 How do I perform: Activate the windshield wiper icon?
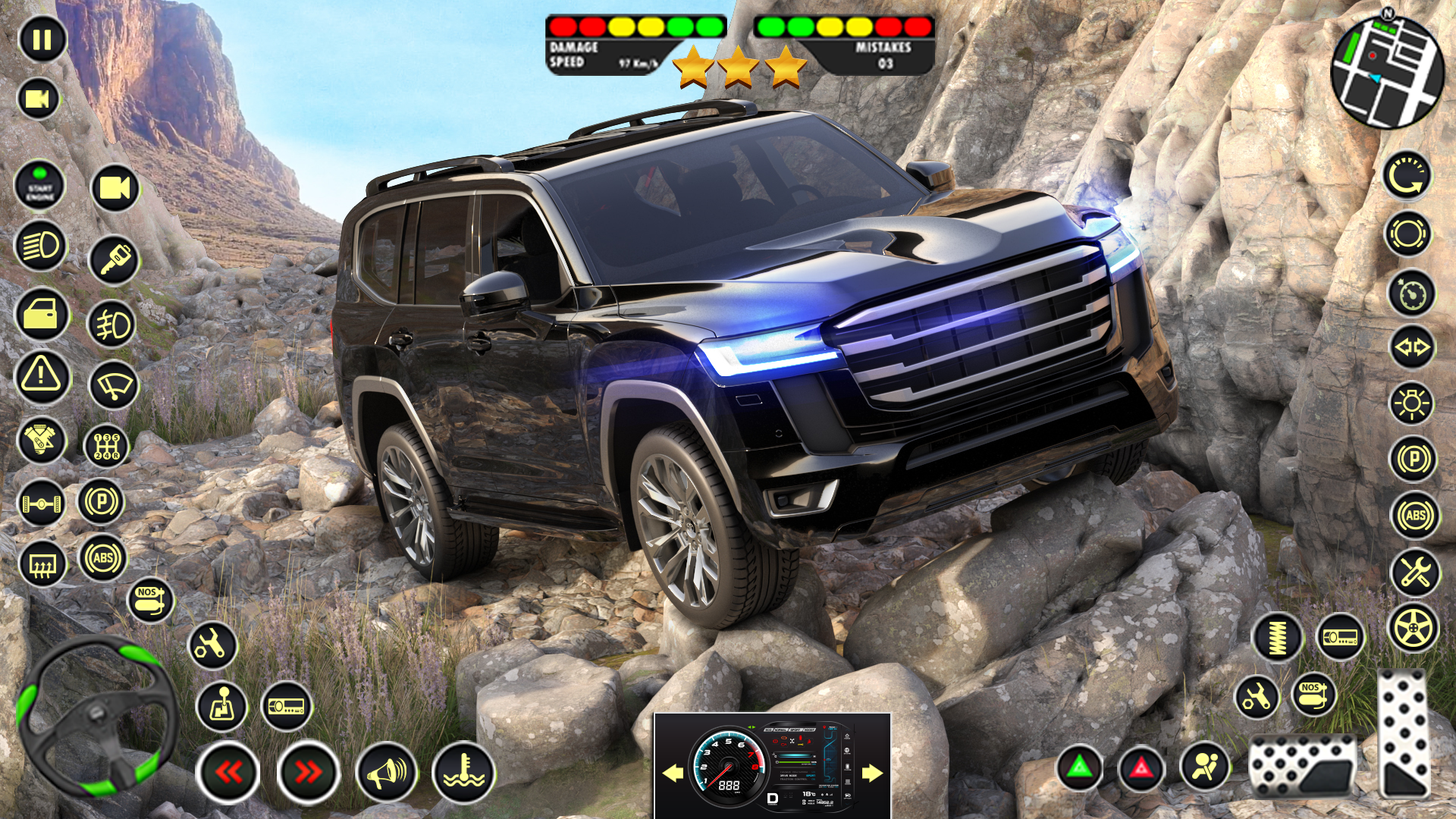point(112,385)
